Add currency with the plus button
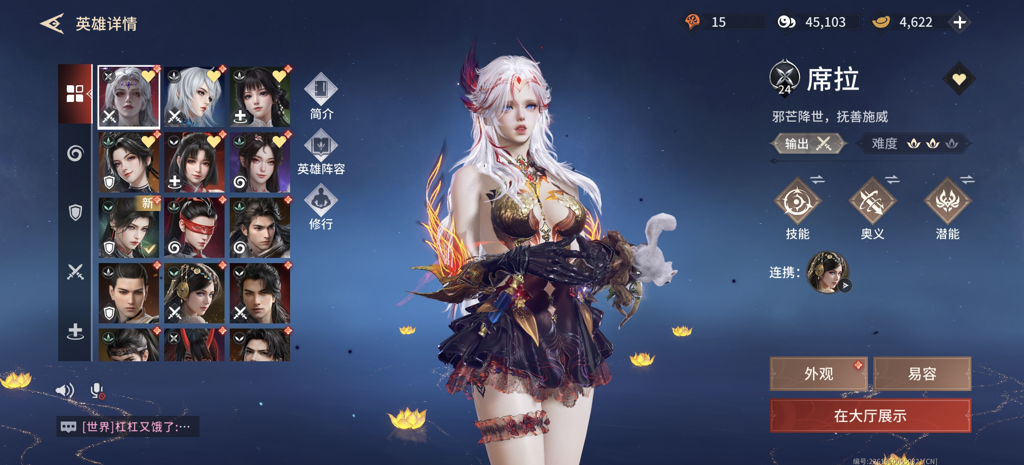This screenshot has height=465, width=1024. coord(959,22)
